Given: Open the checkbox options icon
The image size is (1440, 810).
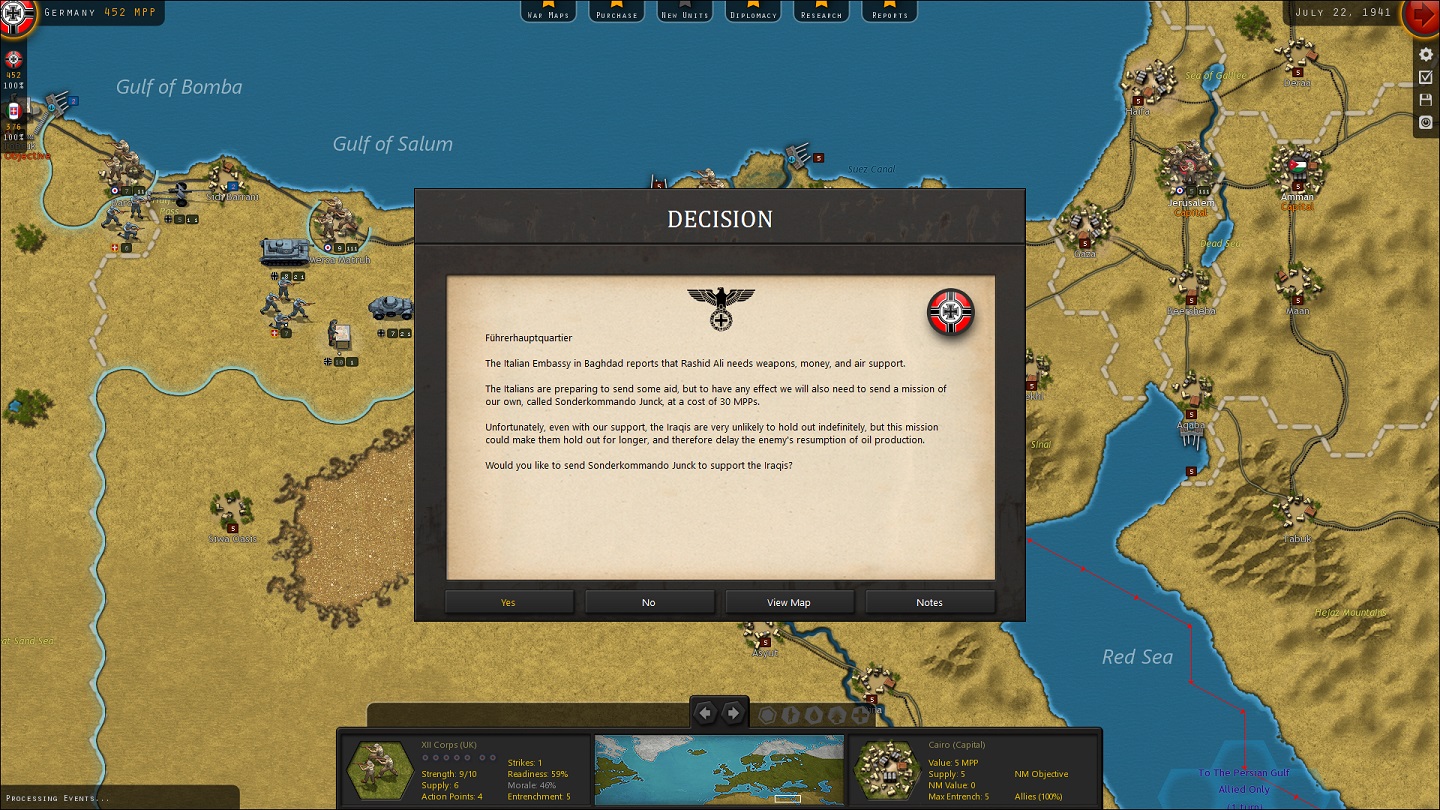Looking at the screenshot, I should pos(1427,77).
